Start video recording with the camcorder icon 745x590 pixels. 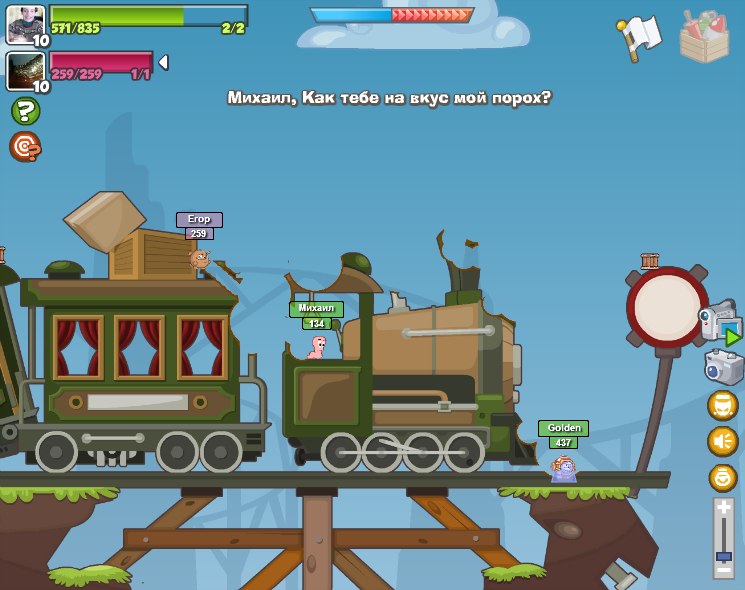point(719,324)
